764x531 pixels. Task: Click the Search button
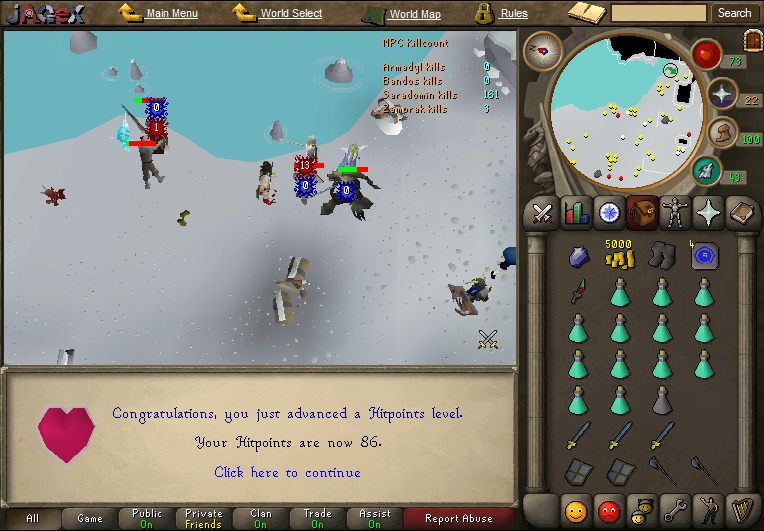coord(734,13)
